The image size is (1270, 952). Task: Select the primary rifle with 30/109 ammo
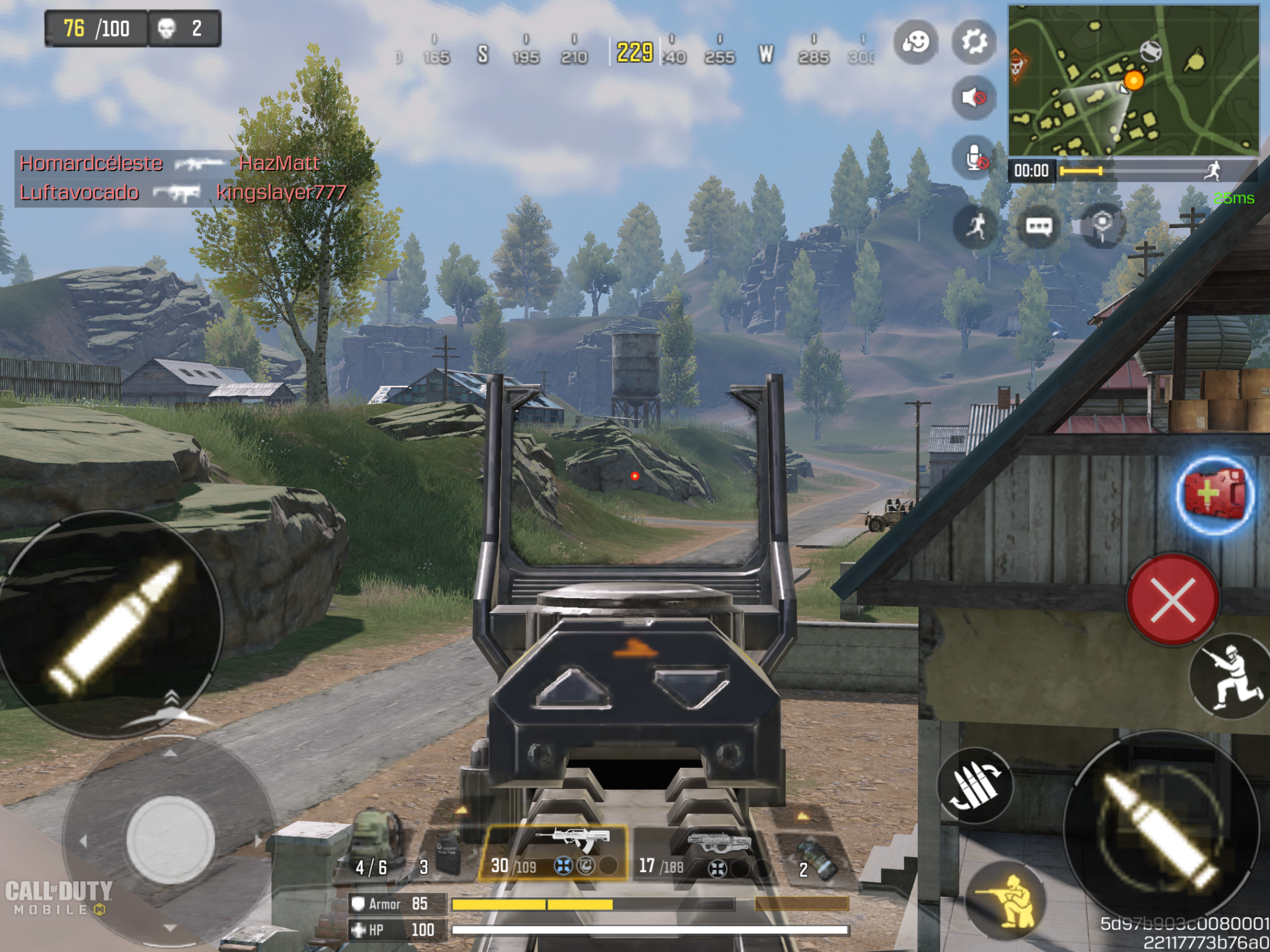[554, 852]
